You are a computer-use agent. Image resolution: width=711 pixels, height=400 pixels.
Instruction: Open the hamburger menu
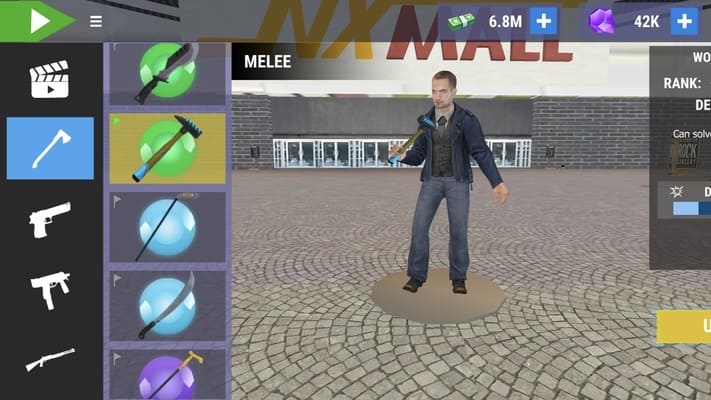click(96, 21)
